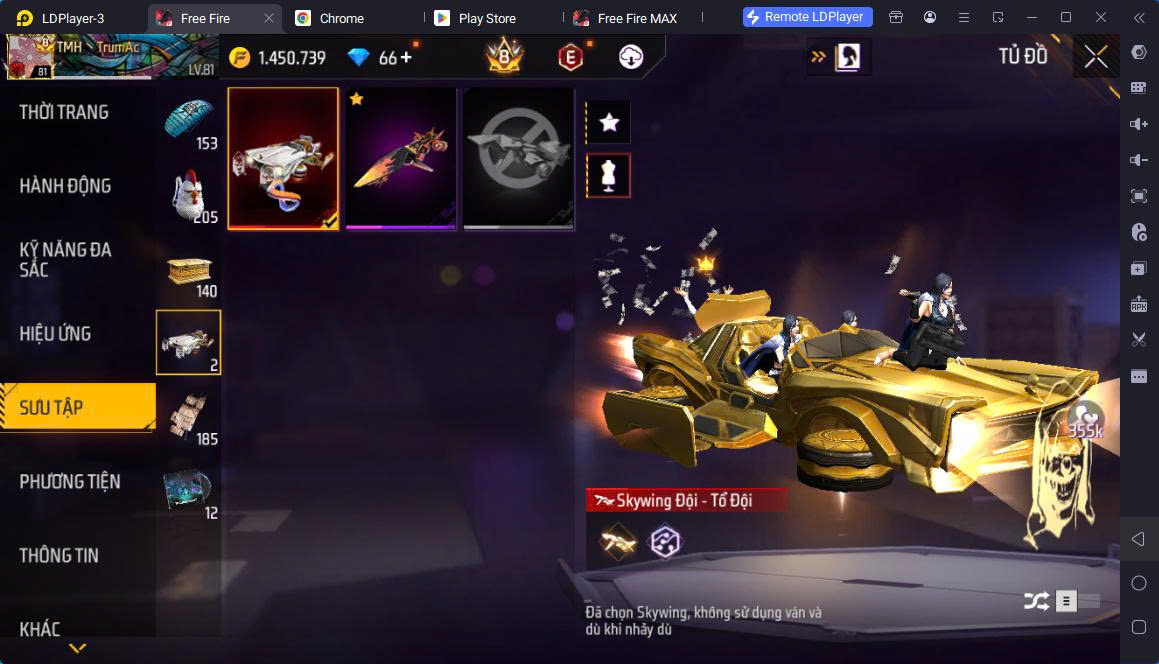Image resolution: width=1159 pixels, height=664 pixels.
Task: Switch to the Chrome tab in LDPlayer
Action: [341, 18]
